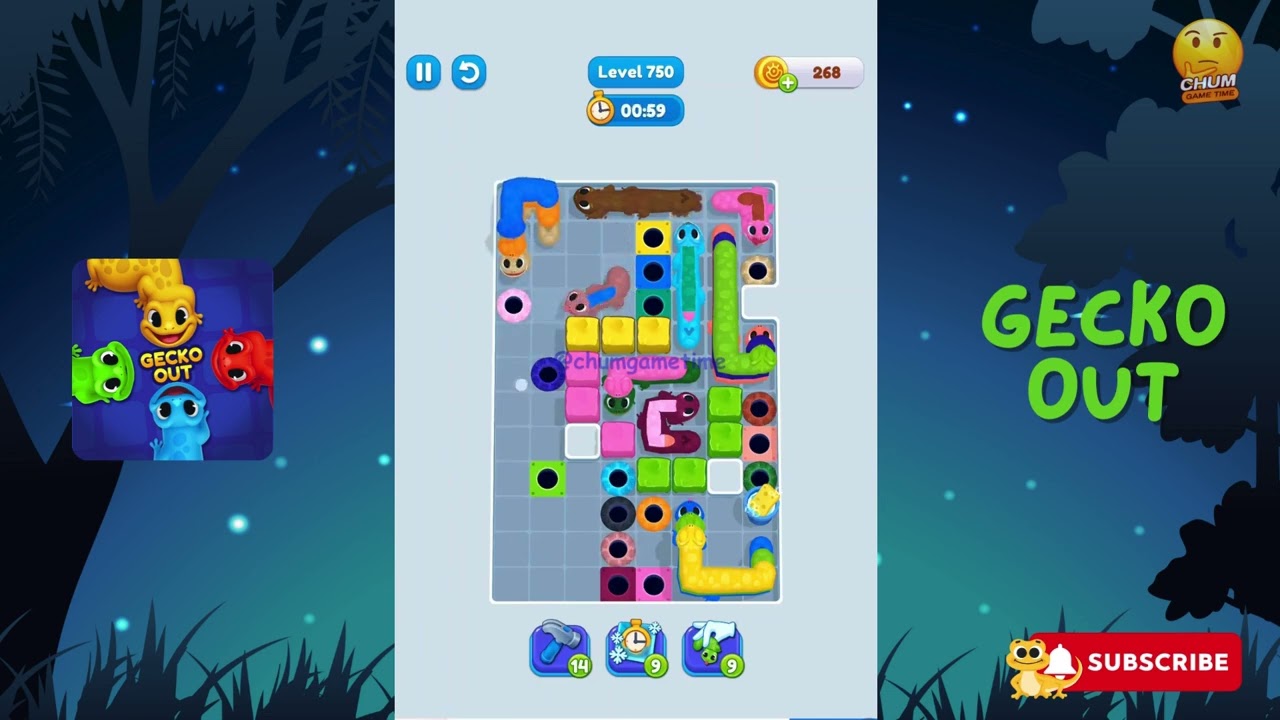The height and width of the screenshot is (720, 1280).
Task: Click the Gecko Out game cover artwork
Action: tap(170, 358)
